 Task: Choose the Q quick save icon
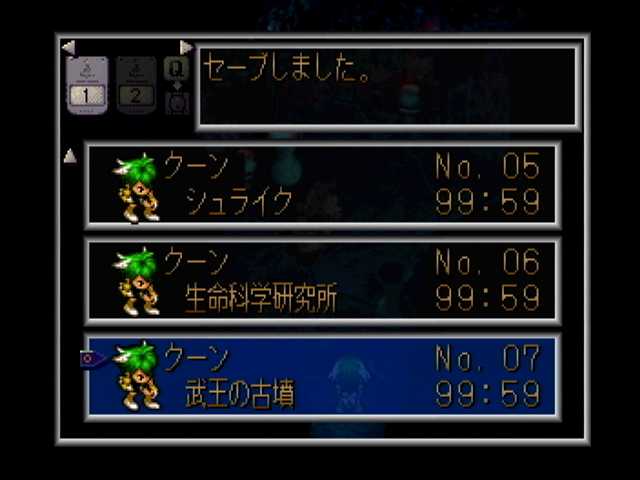coord(176,68)
